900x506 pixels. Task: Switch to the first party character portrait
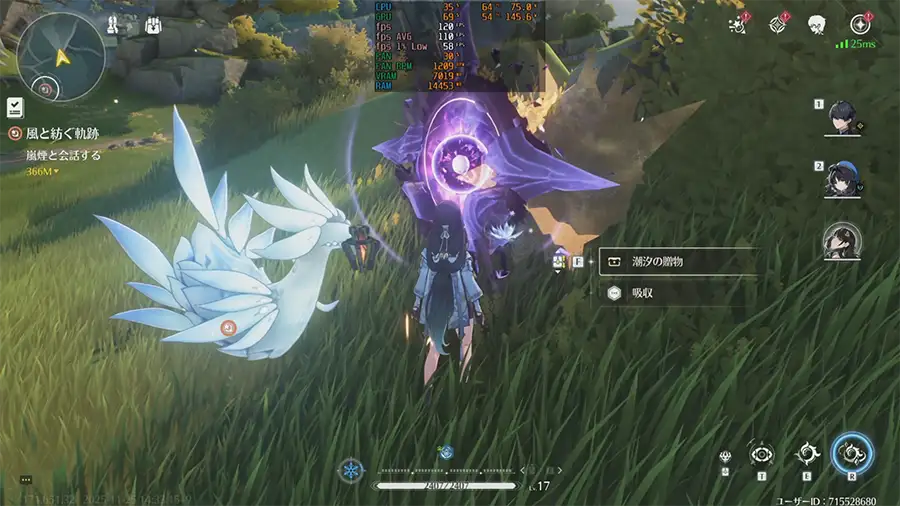point(842,118)
